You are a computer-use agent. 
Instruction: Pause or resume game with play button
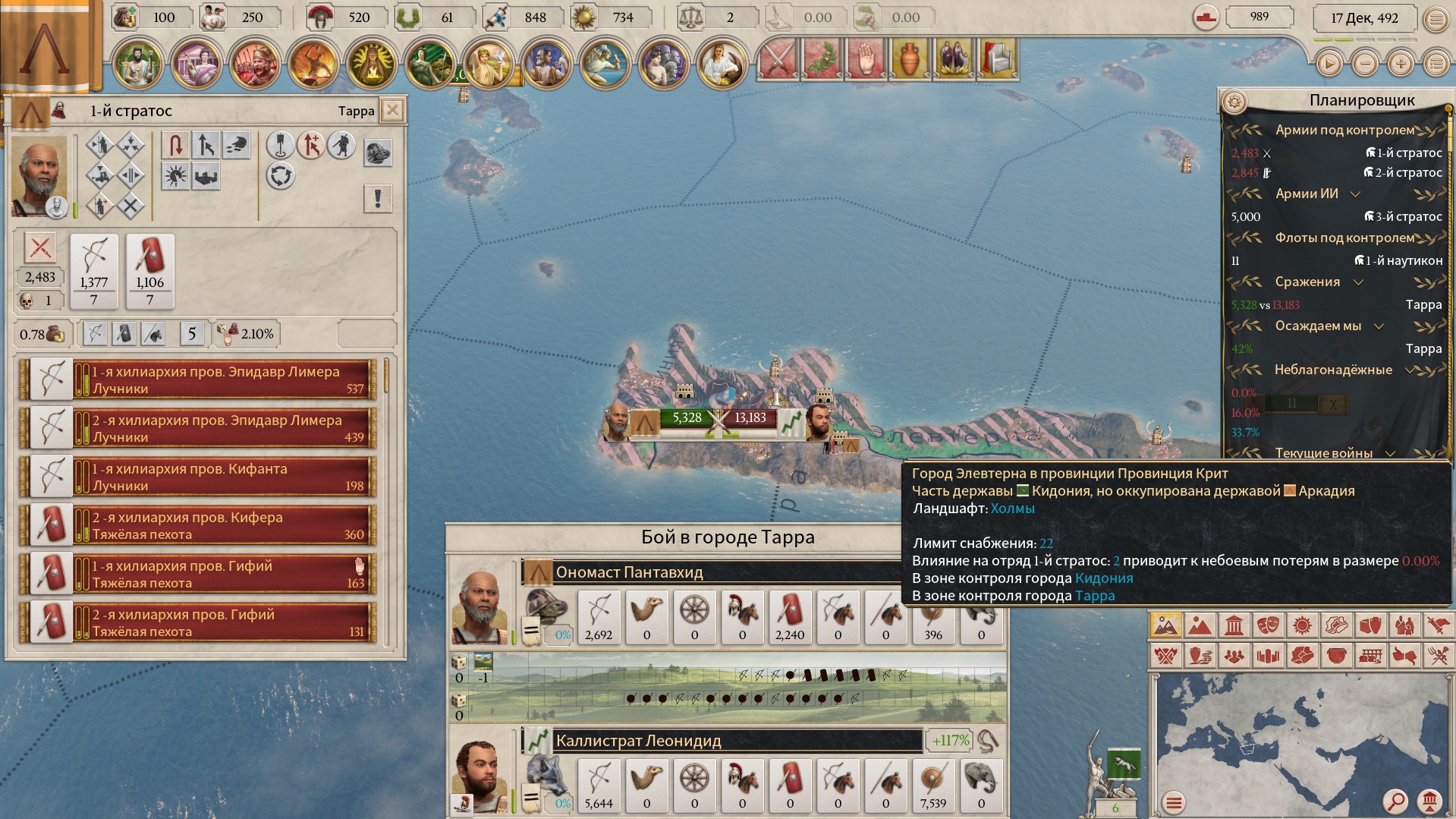point(1329,64)
